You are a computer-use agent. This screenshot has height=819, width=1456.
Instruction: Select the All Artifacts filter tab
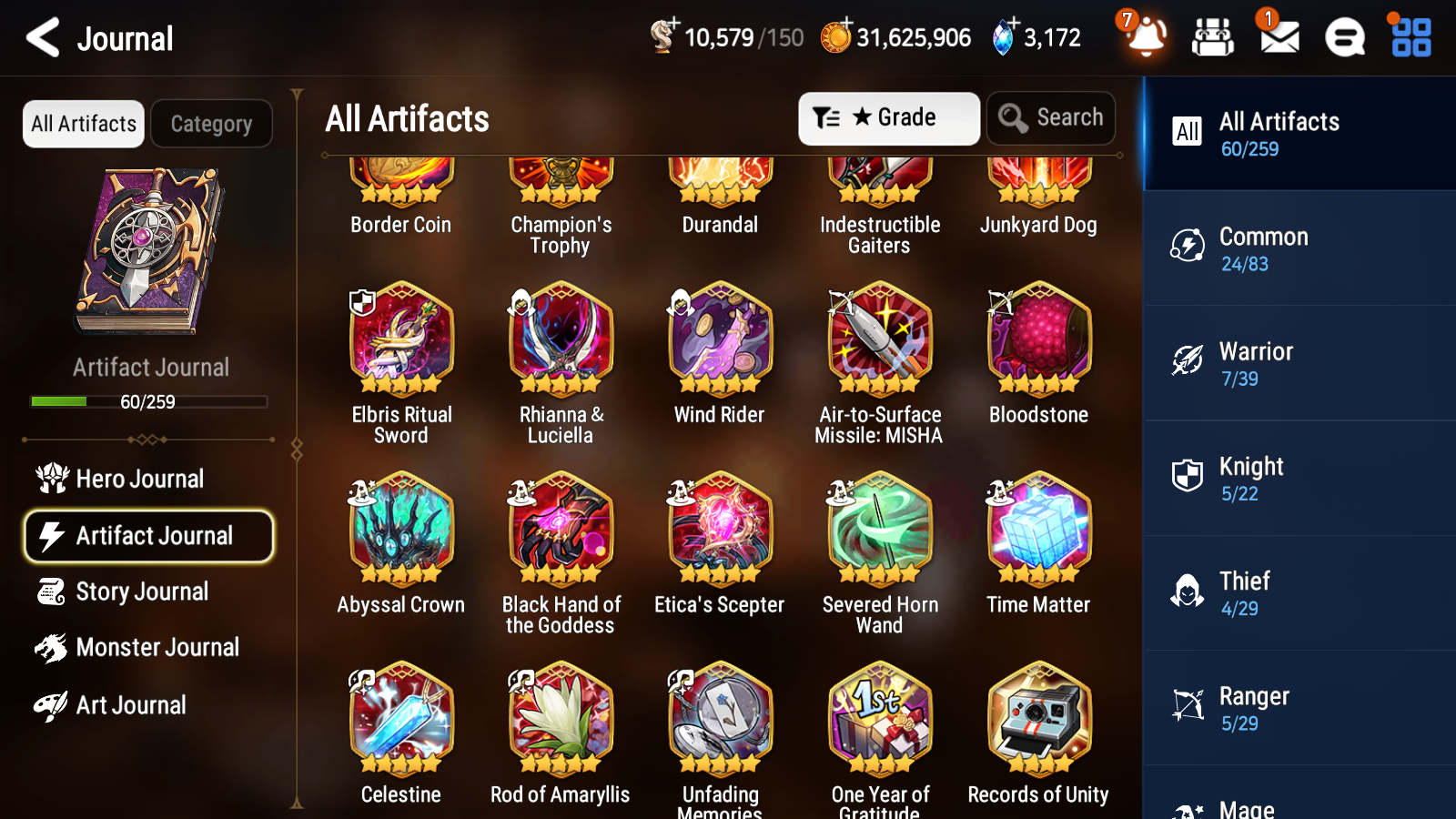[x=82, y=124]
